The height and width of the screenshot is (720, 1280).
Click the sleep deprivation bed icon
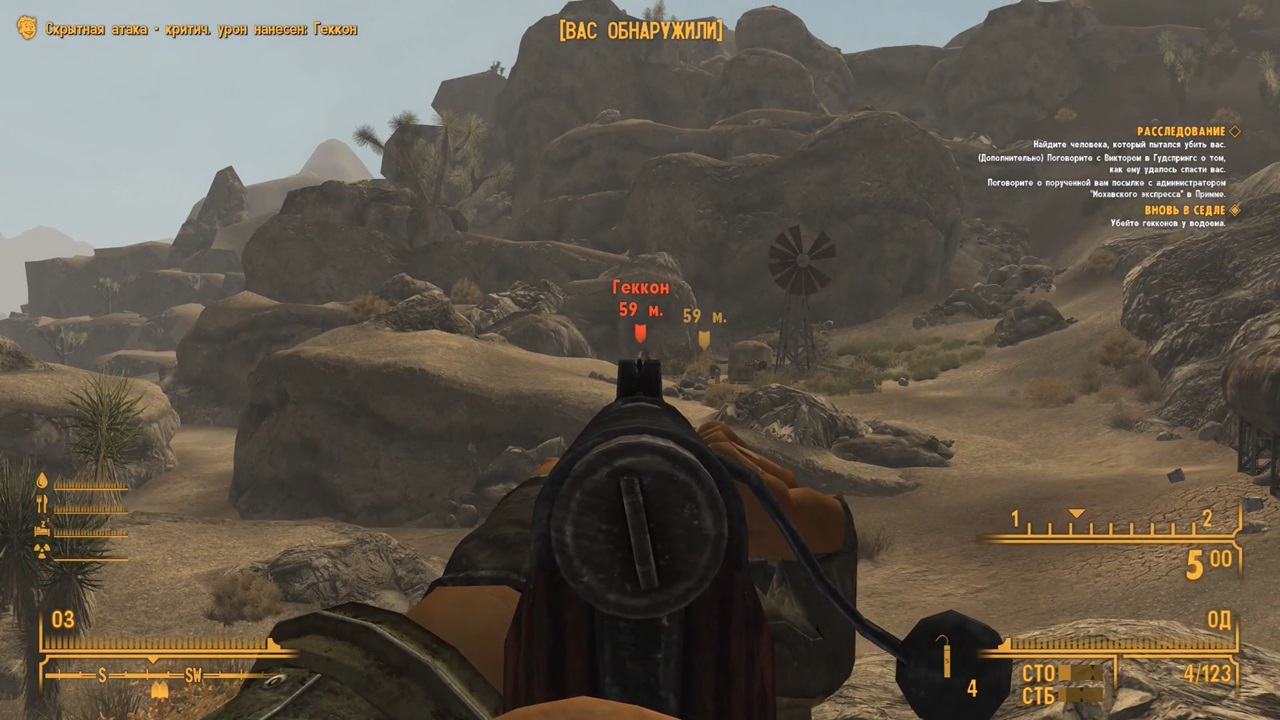tap(42, 529)
